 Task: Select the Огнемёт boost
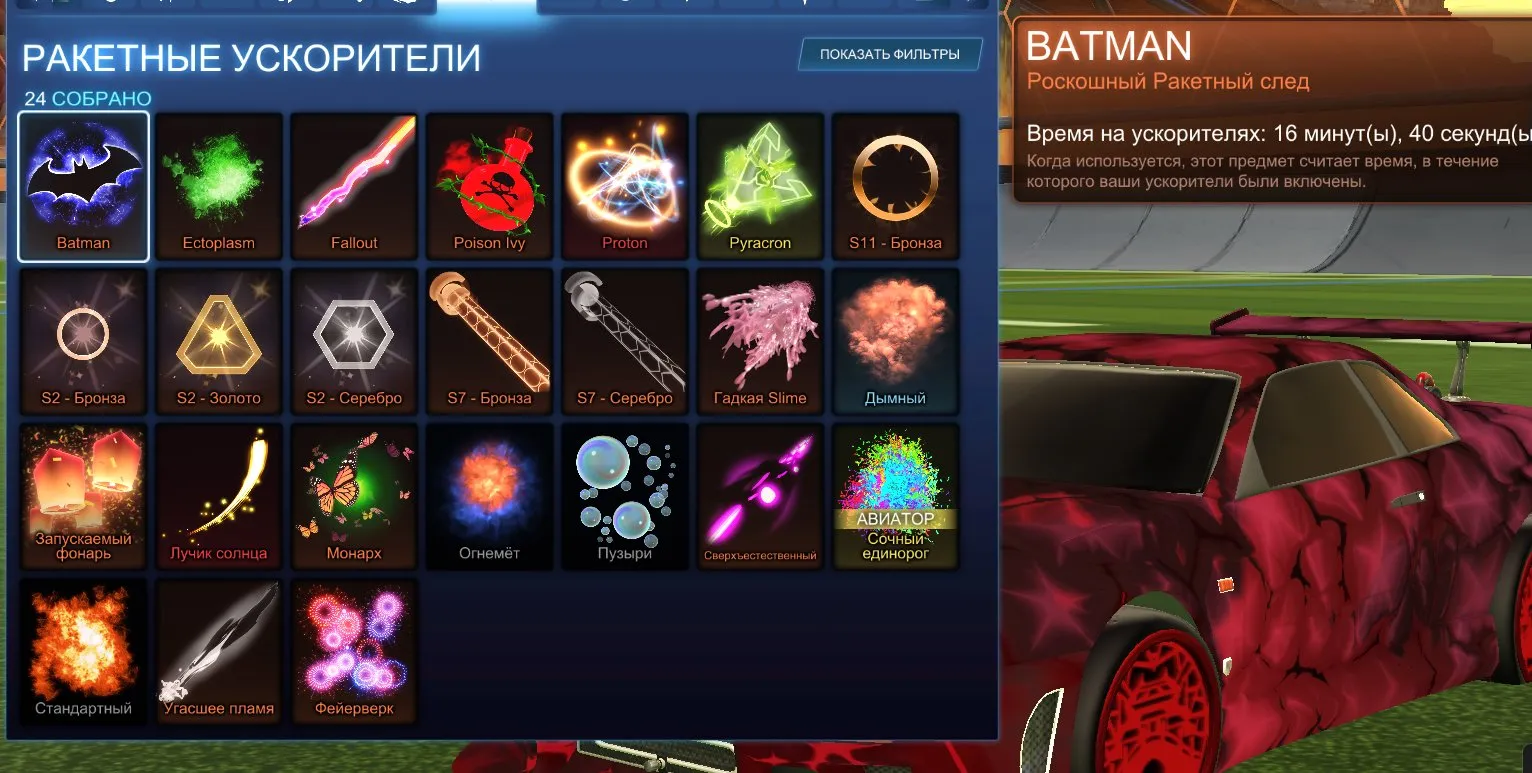pyautogui.click(x=489, y=496)
